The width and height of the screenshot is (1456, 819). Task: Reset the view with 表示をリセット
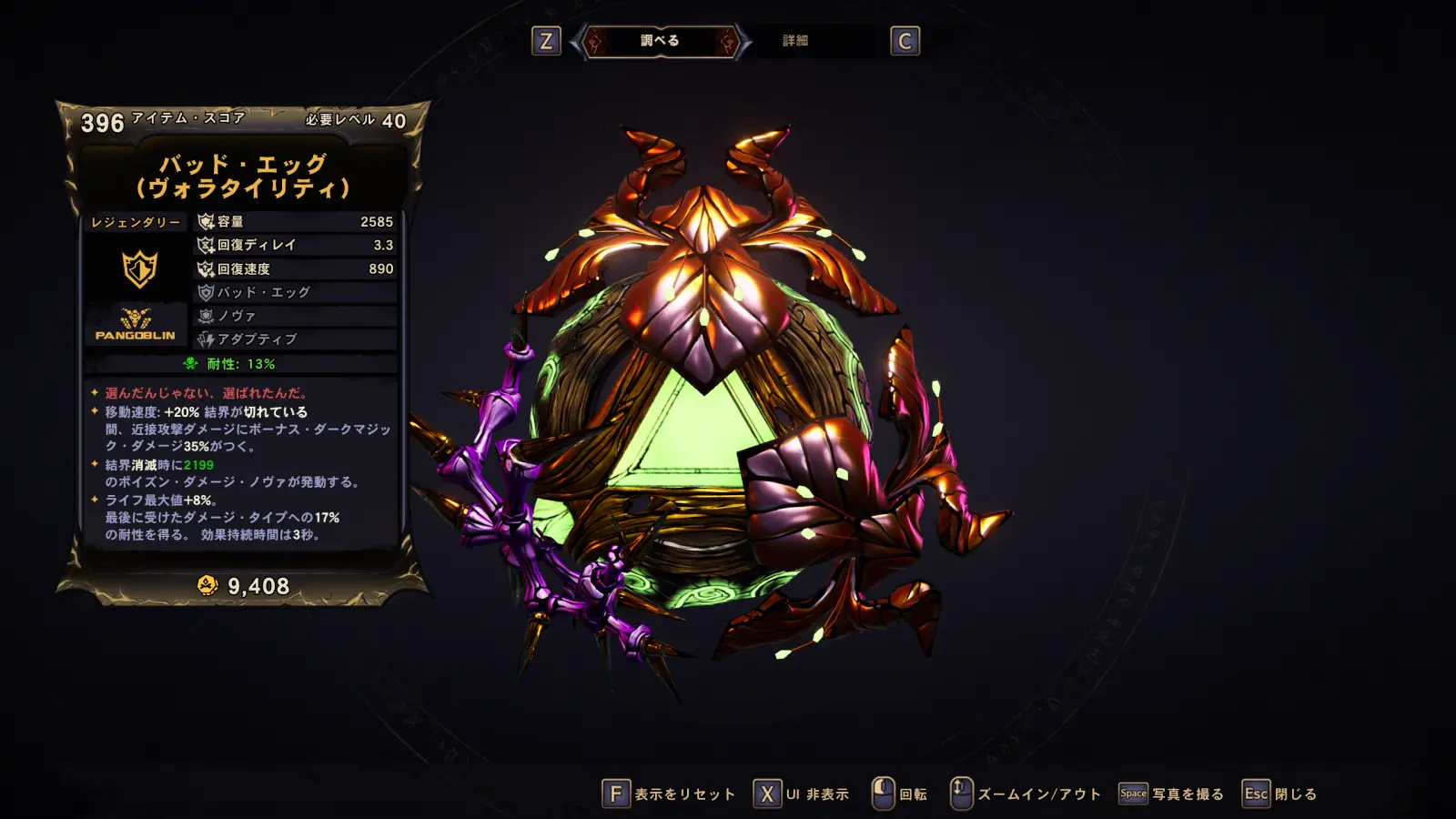[669, 794]
